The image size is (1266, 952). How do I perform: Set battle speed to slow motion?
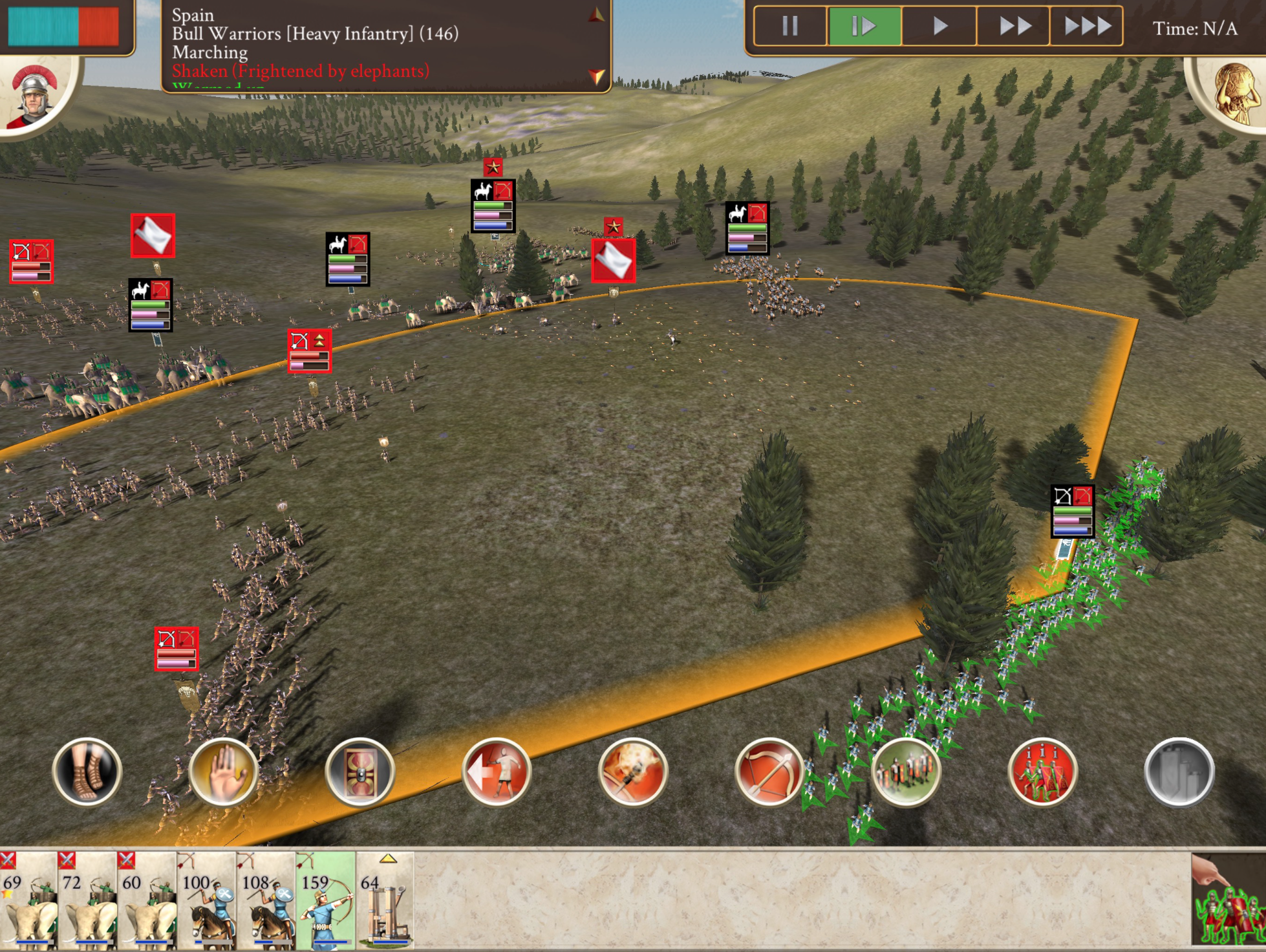coord(864,27)
